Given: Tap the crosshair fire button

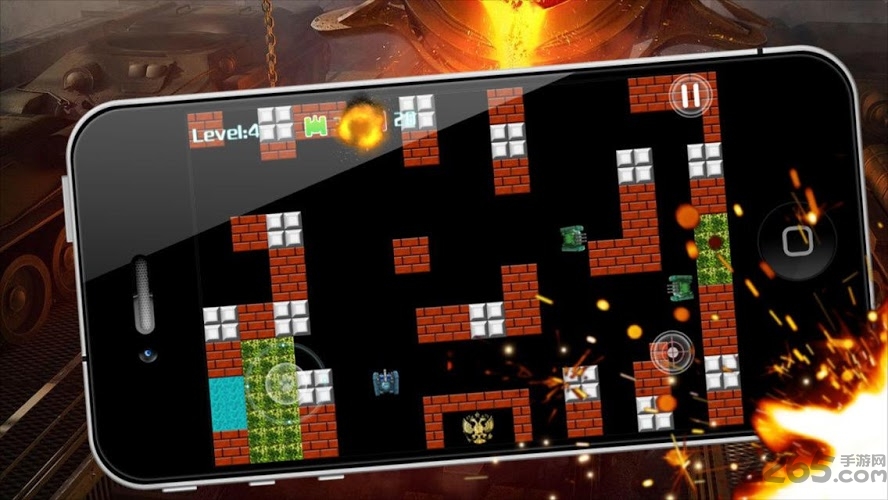Looking at the screenshot, I should tap(670, 351).
